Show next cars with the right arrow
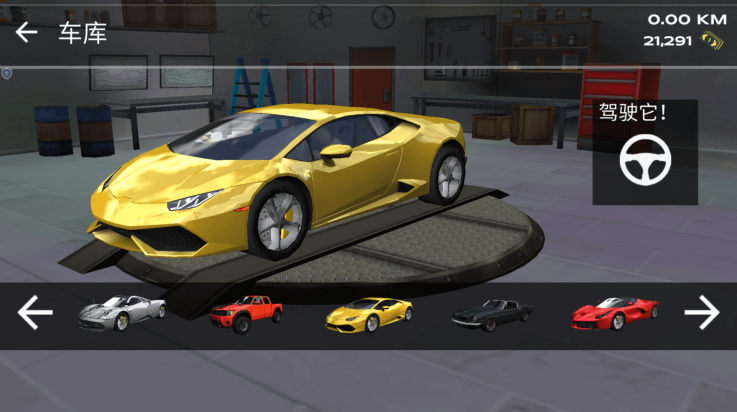737x412 pixels. click(701, 314)
